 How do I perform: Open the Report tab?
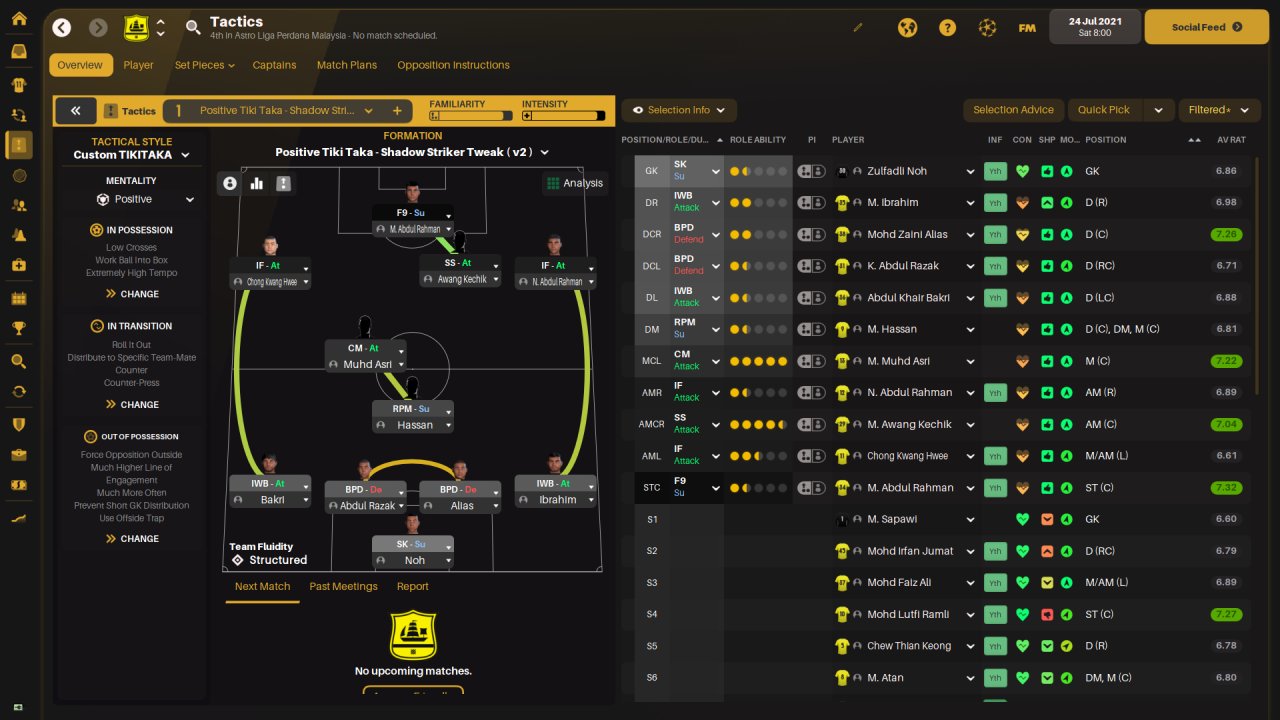coord(412,586)
